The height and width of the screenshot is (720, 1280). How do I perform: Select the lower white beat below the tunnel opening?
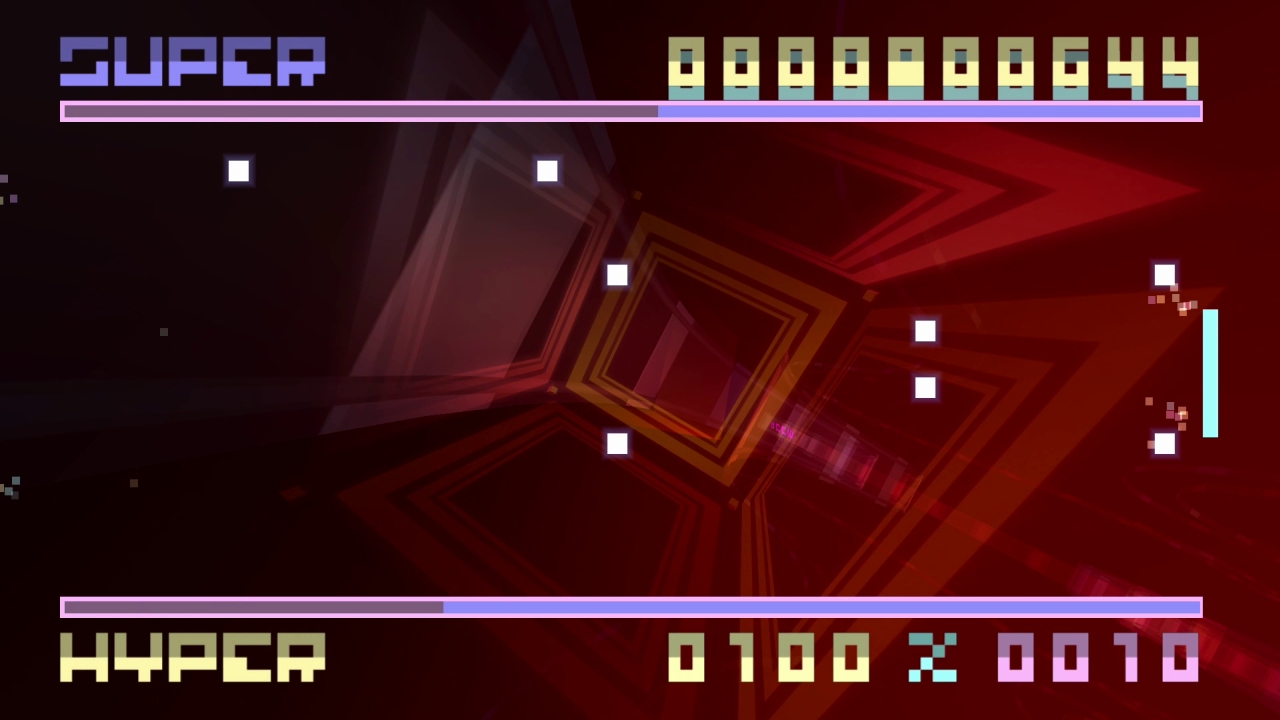(x=617, y=443)
